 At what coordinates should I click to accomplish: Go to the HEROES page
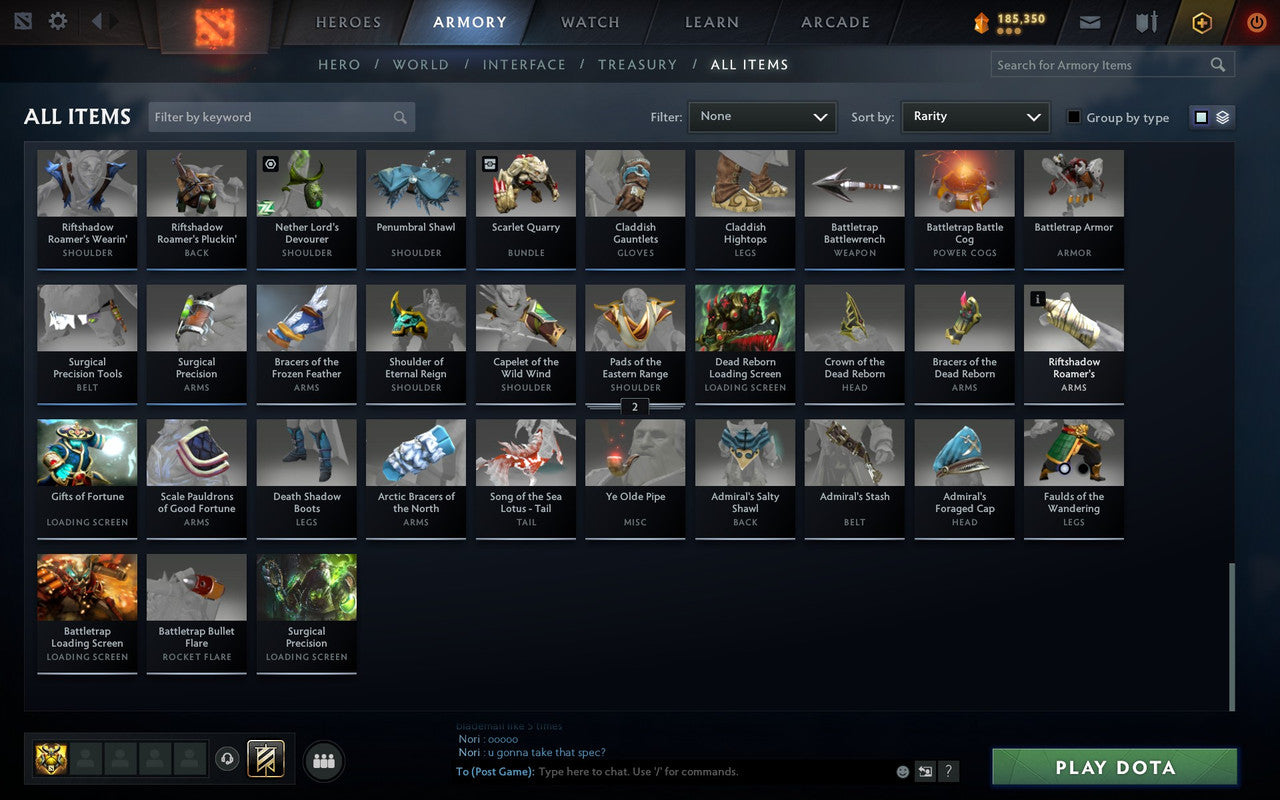(x=349, y=22)
